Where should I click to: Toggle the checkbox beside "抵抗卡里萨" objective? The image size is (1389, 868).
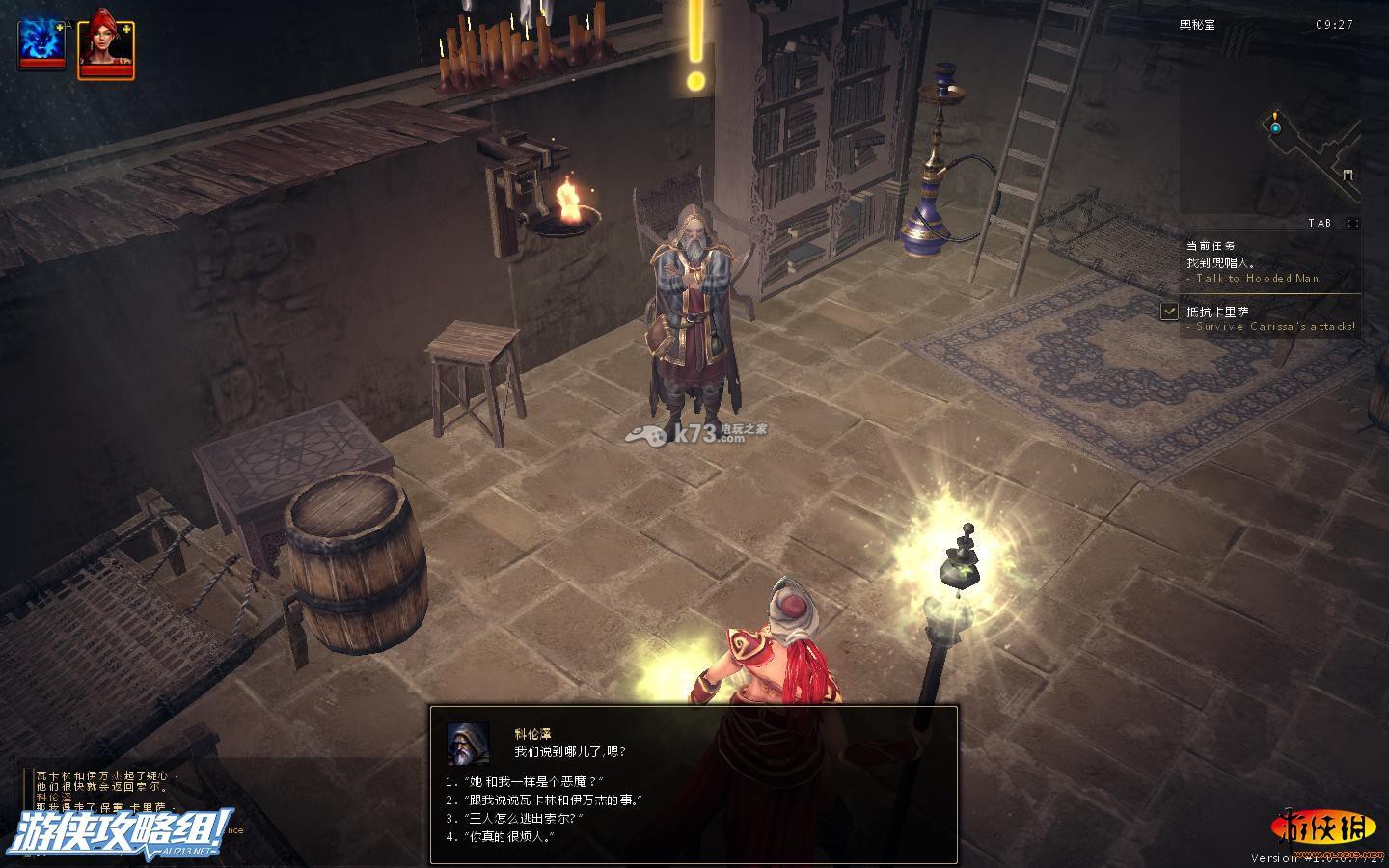click(1169, 312)
